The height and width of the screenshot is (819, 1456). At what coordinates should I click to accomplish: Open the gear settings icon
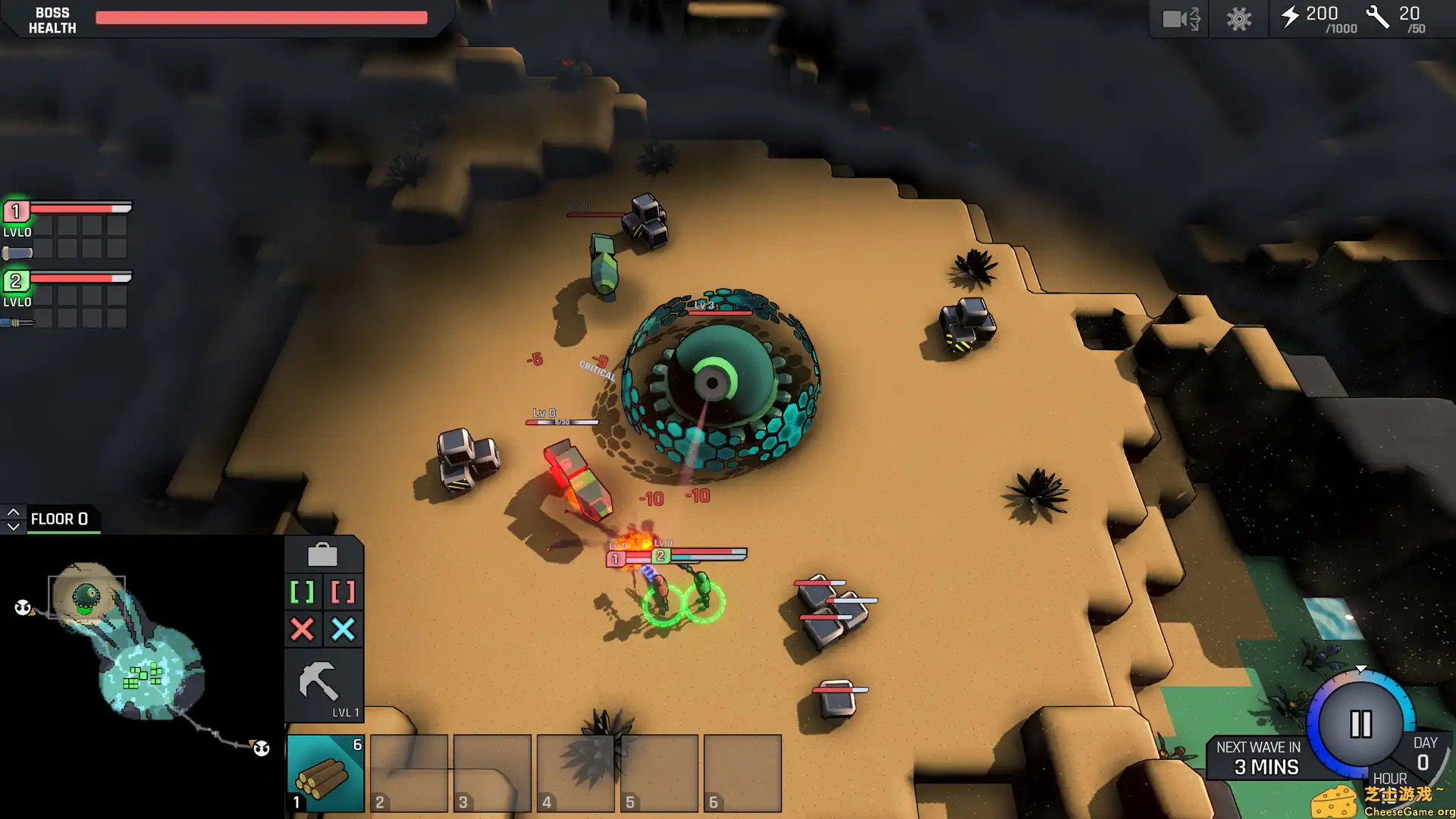coord(1238,19)
